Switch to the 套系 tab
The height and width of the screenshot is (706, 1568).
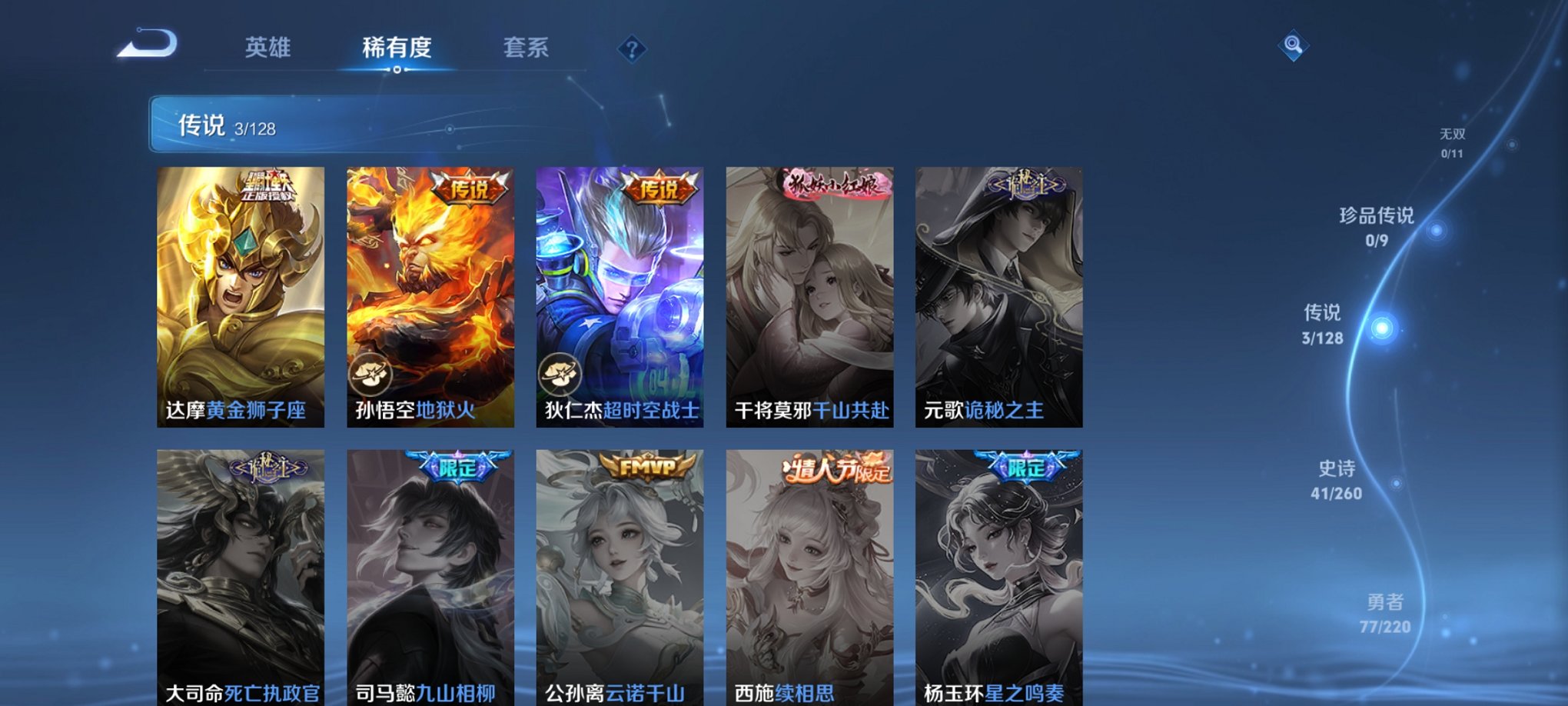point(527,48)
